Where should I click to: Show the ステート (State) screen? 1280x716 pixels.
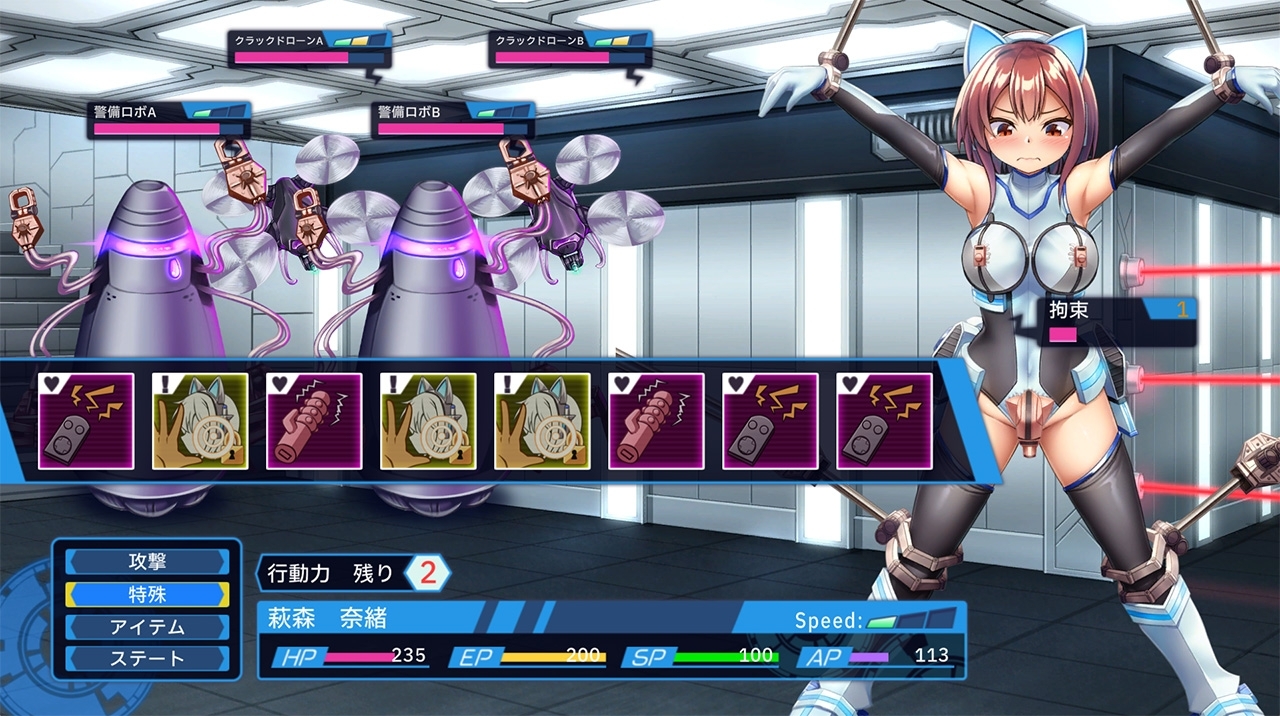[x=147, y=659]
